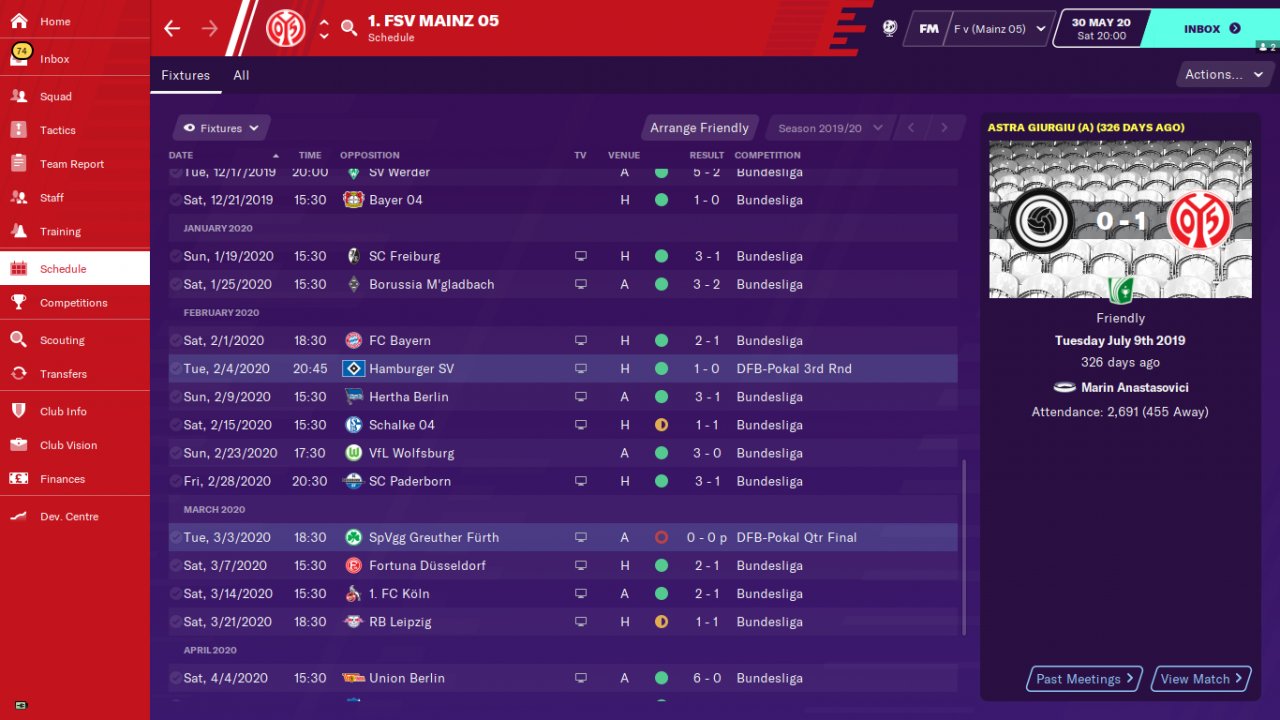View Past Meetings with Astra Giurgiu
1280x720 pixels.
[1085, 679]
